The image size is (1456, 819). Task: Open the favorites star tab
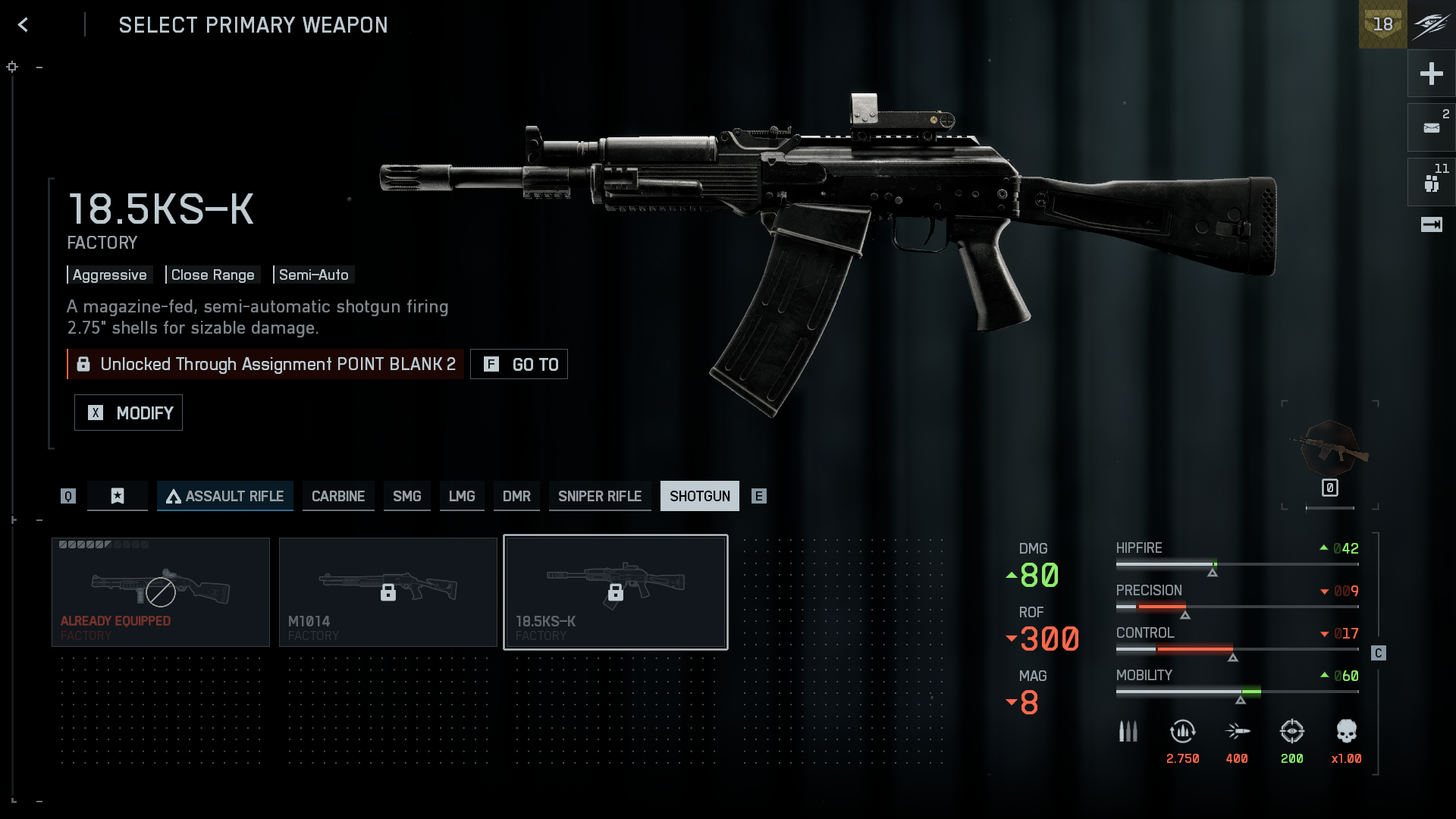point(118,496)
